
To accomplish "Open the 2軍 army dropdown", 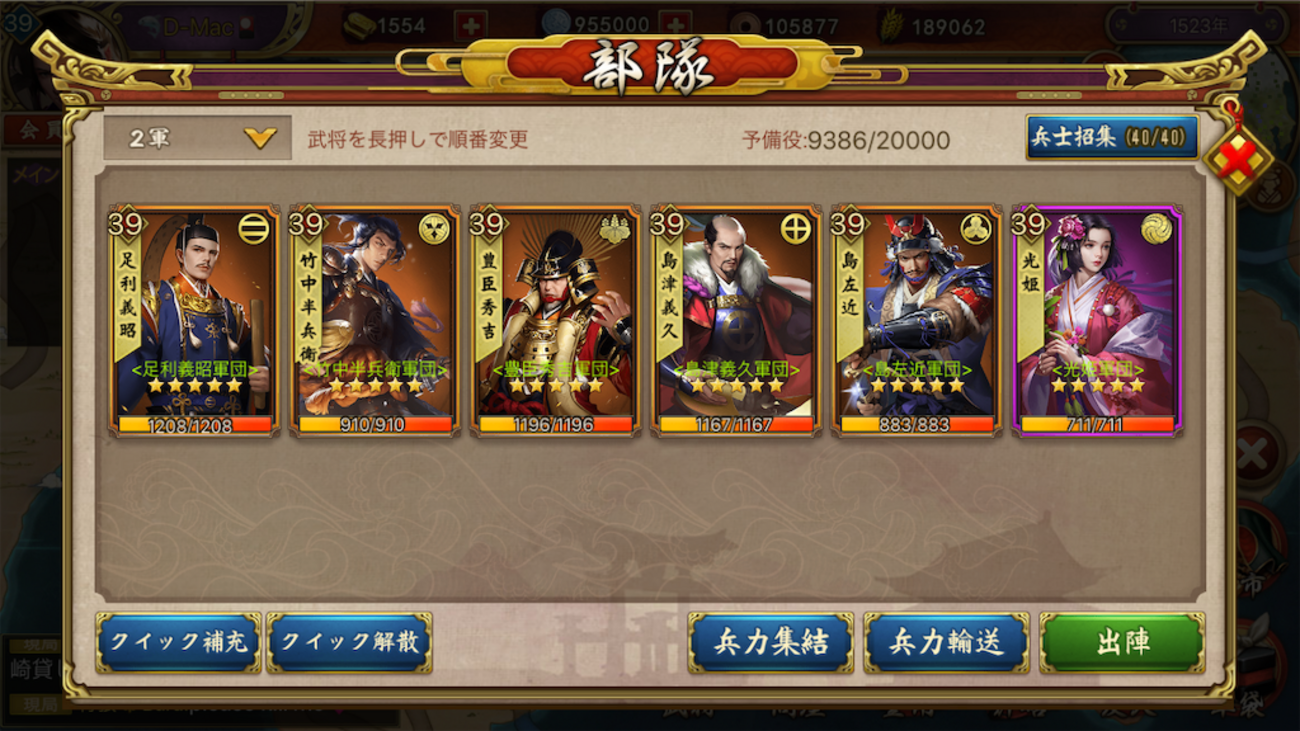I will [x=198, y=138].
